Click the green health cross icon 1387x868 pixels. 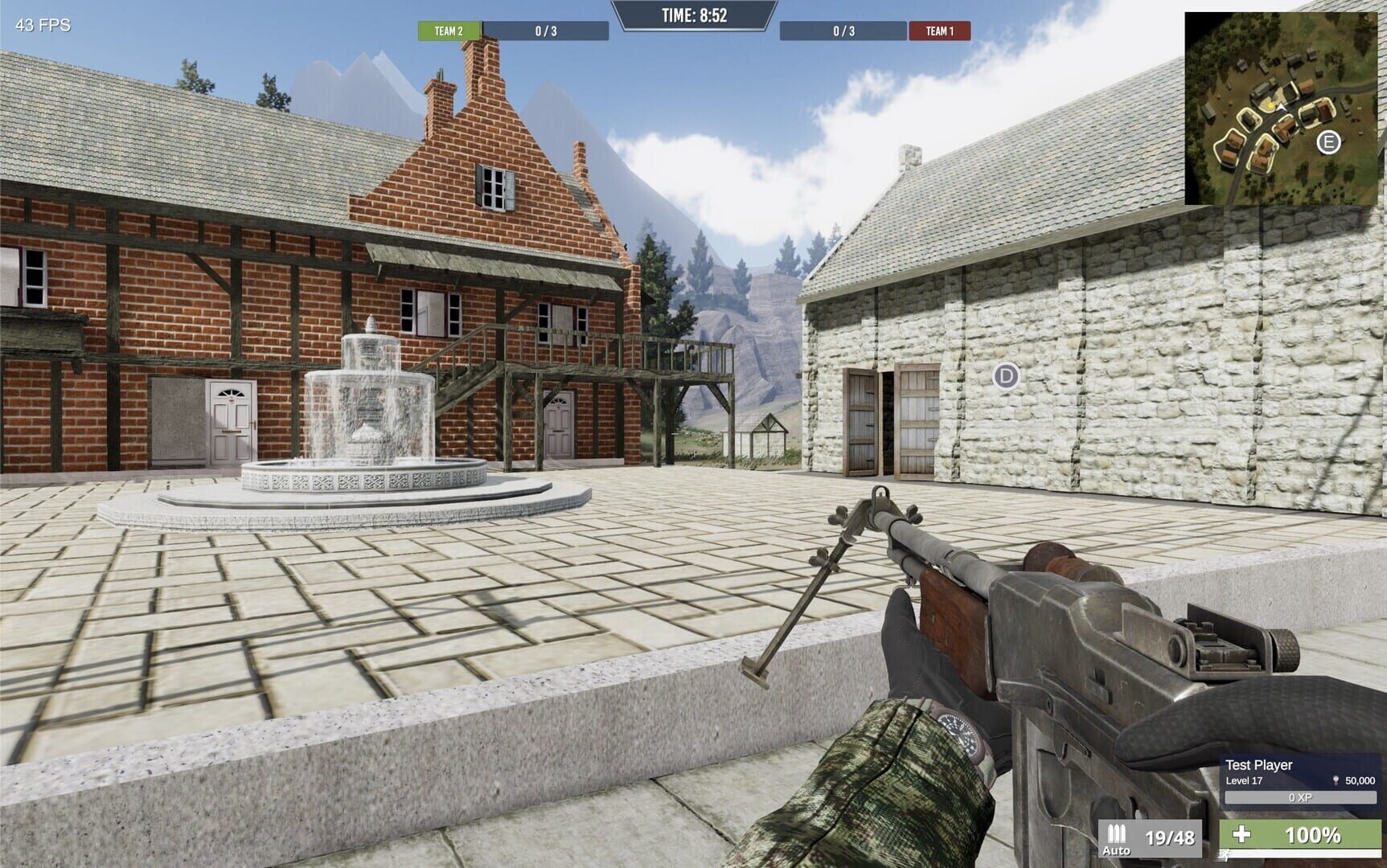(1242, 835)
